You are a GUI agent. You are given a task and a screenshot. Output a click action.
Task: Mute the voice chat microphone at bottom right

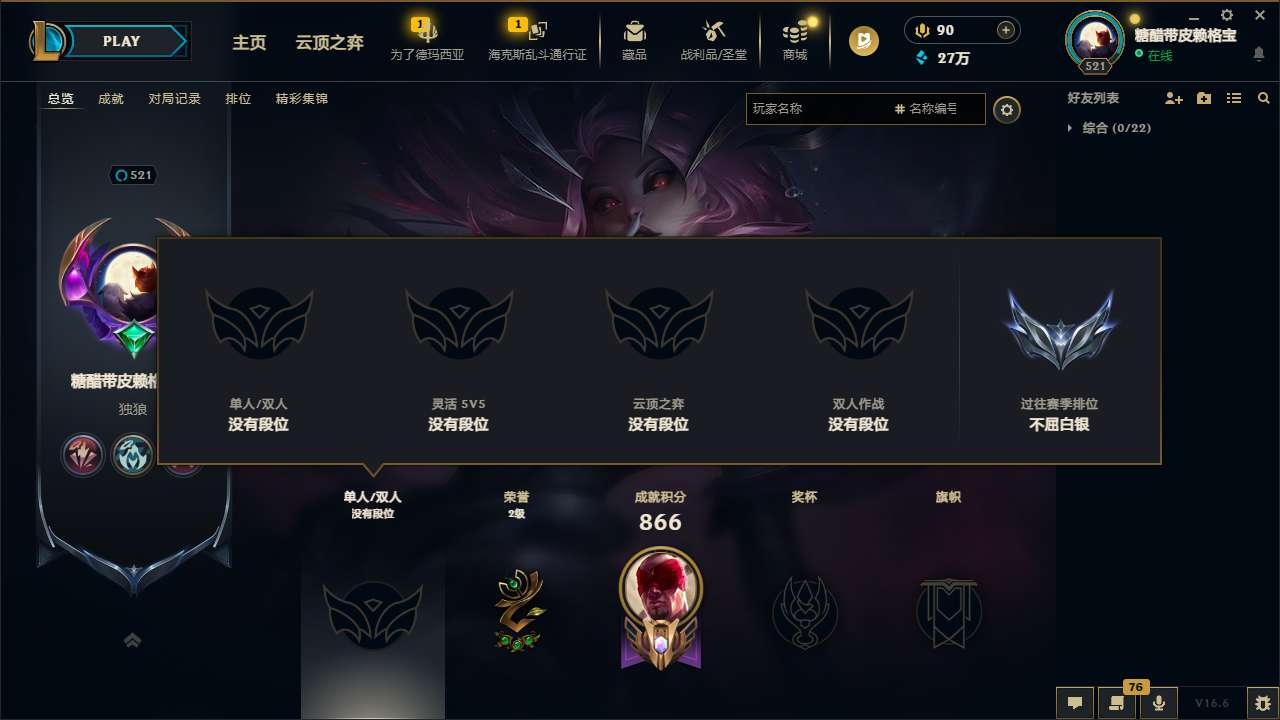click(1159, 703)
